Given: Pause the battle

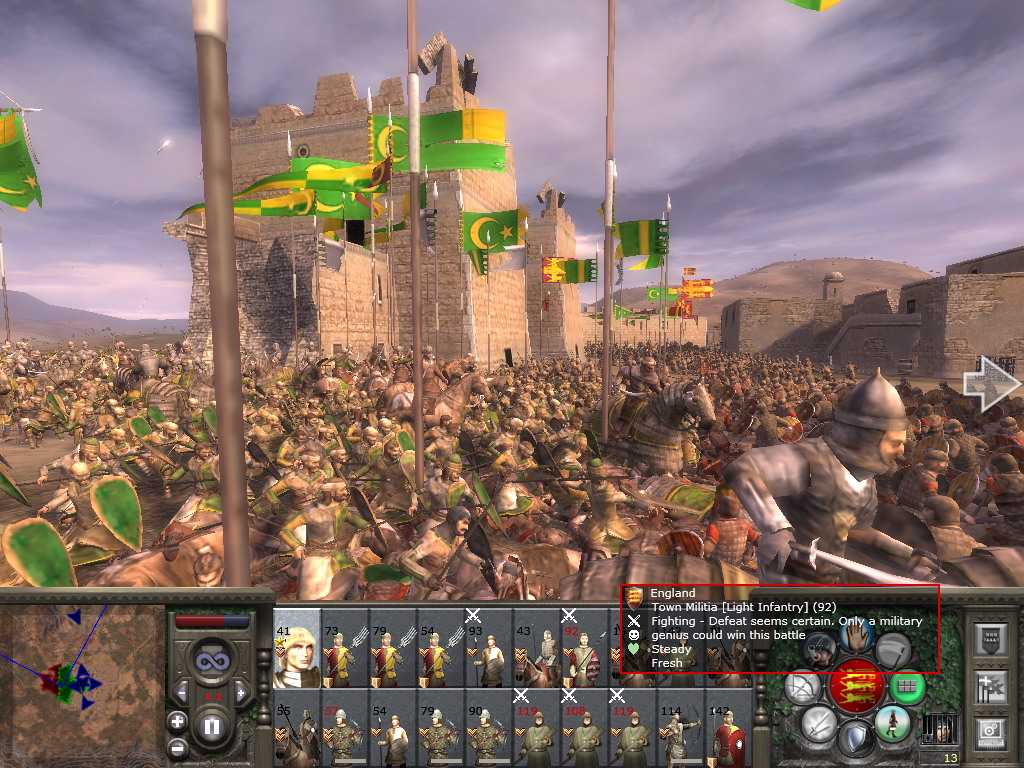Looking at the screenshot, I should (212, 726).
